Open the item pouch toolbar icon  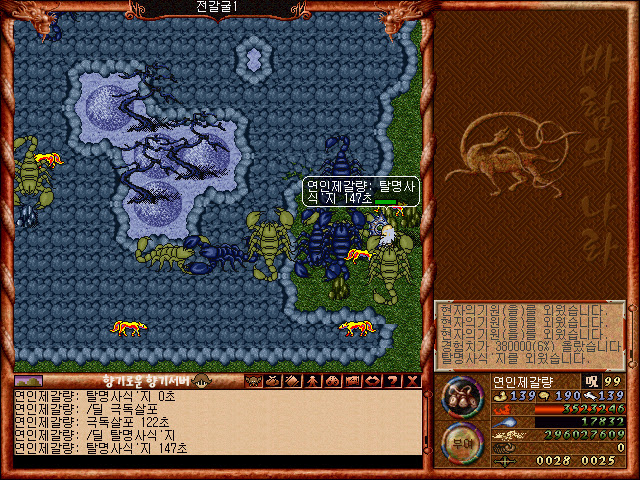pyautogui.click(x=273, y=381)
